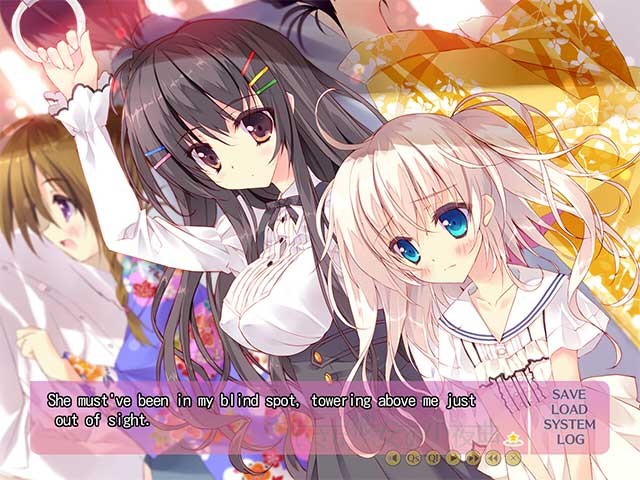Viewport: 640px width, 480px height.
Task: Quick load using the Ql button
Action: [433, 458]
